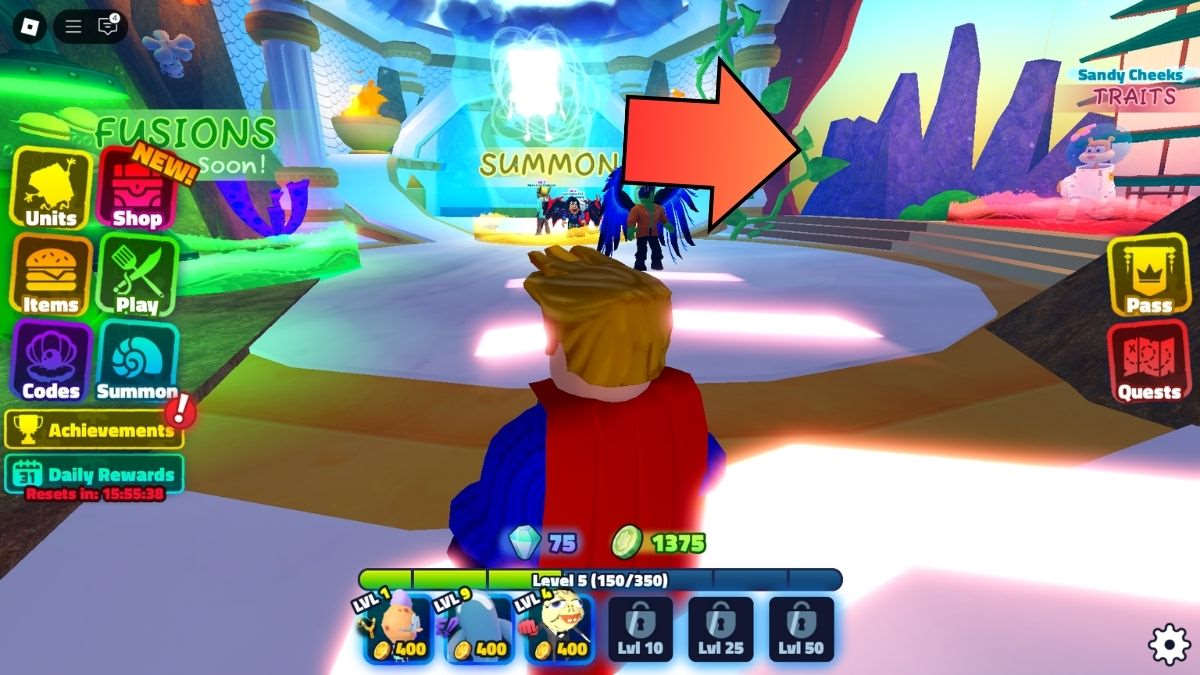Open the Summon menu button

tap(137, 361)
